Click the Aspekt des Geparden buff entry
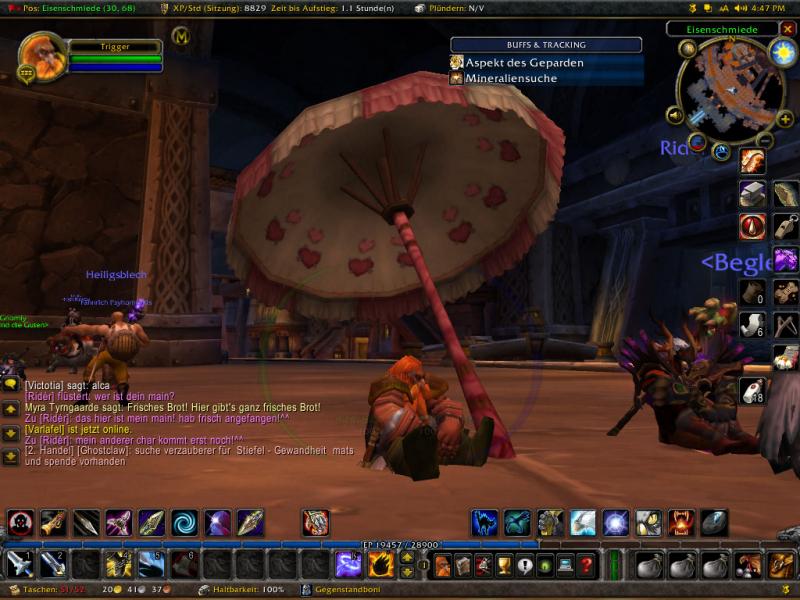Image resolution: width=800 pixels, height=600 pixels. (x=525, y=62)
